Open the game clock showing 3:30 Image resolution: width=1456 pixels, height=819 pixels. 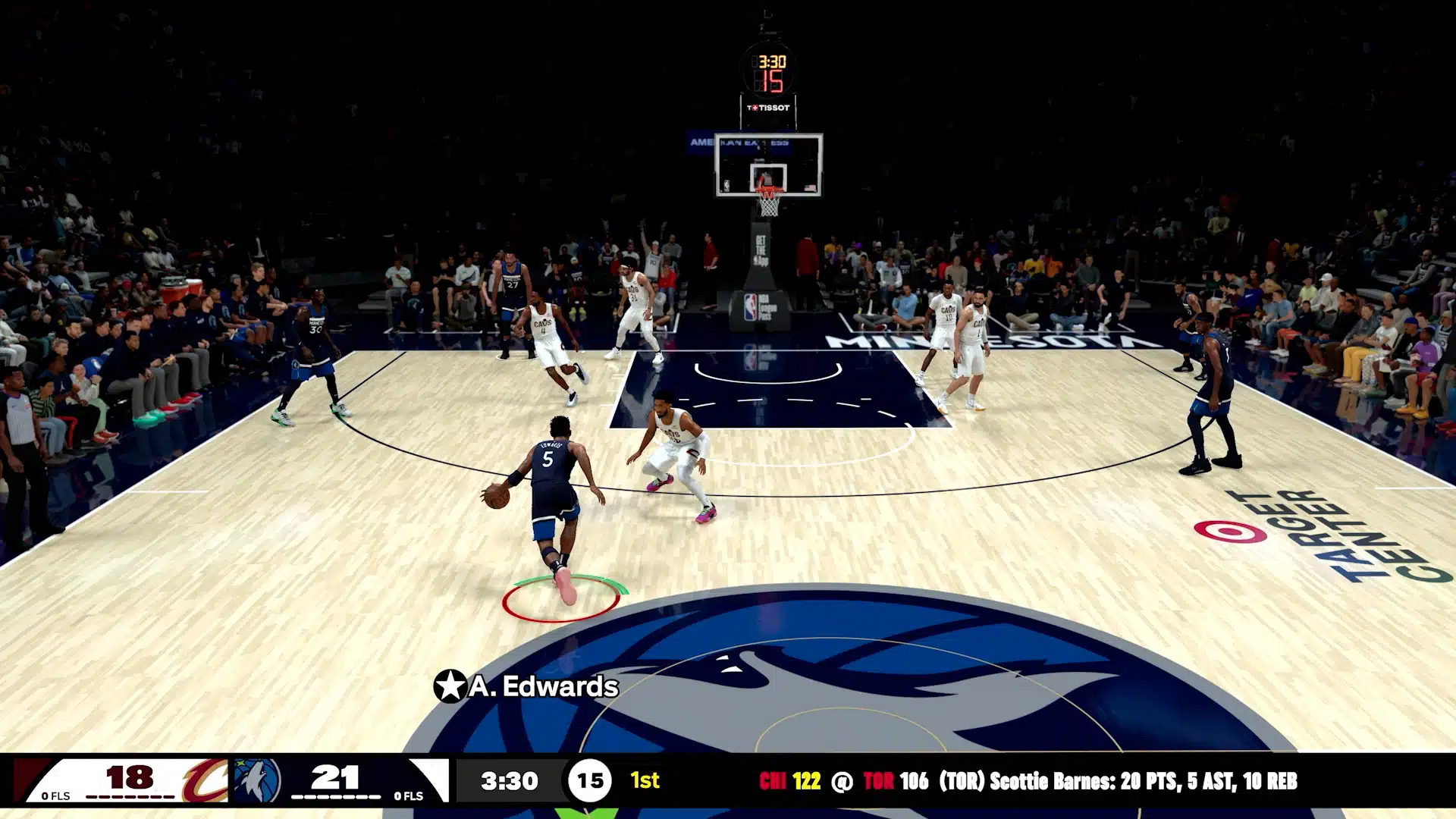tap(509, 778)
